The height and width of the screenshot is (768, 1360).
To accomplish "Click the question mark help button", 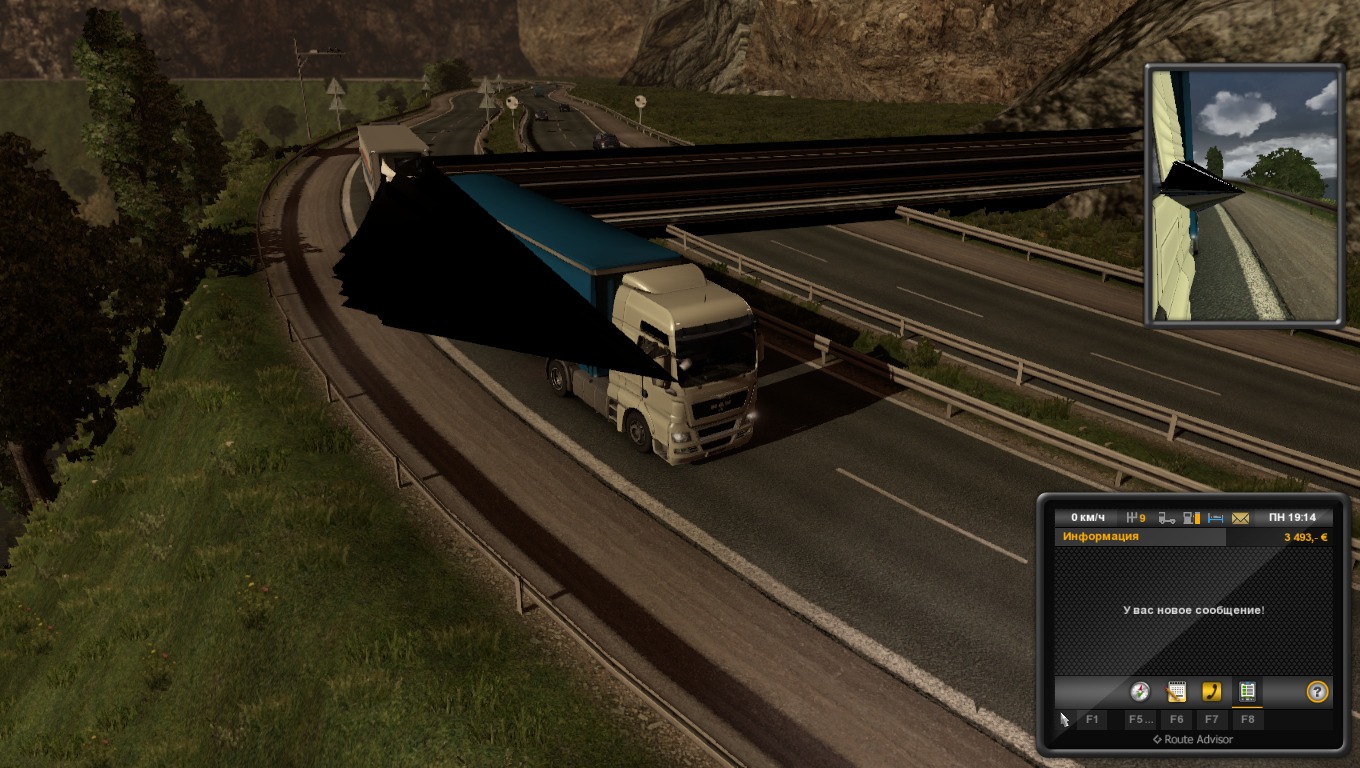I will pyautogui.click(x=1317, y=691).
